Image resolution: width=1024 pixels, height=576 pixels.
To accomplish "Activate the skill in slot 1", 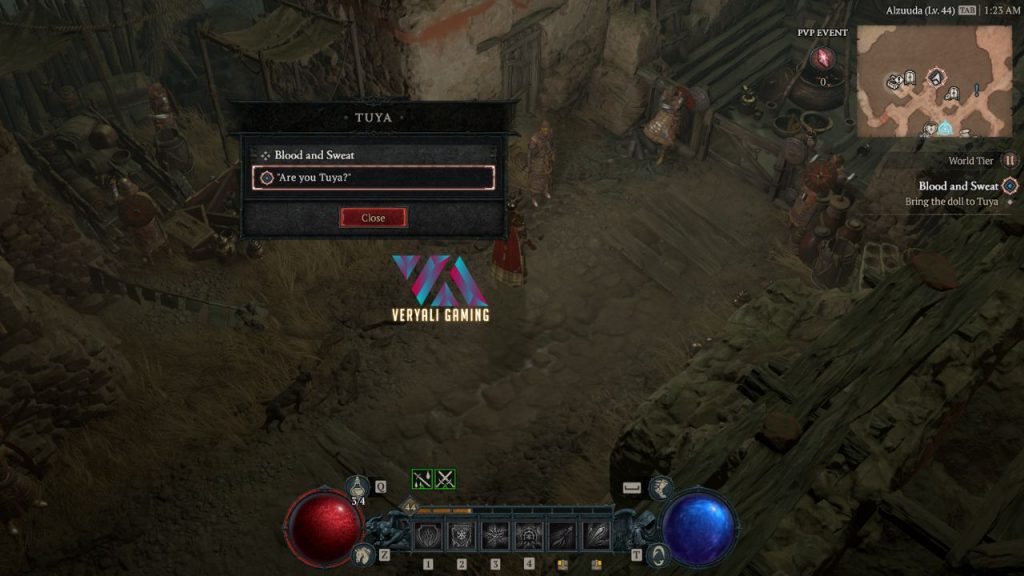I will (429, 536).
